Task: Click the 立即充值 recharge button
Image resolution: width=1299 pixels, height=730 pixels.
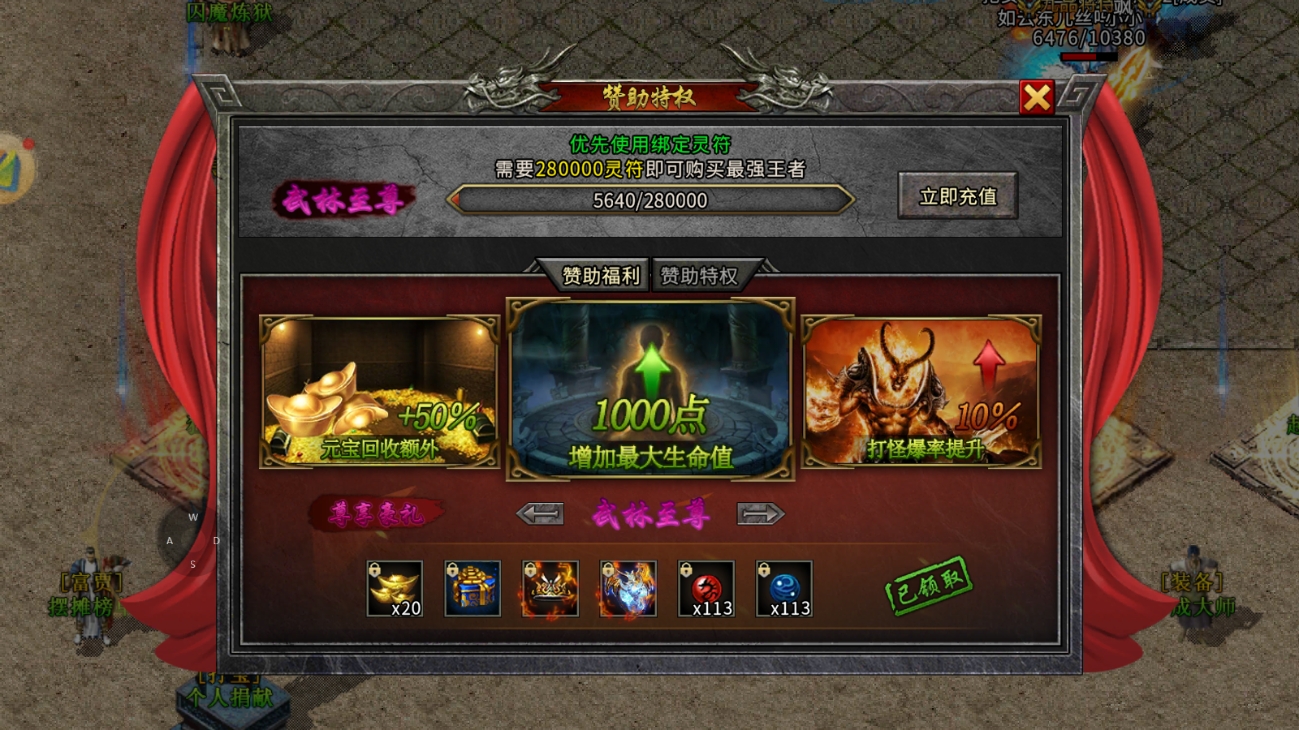Action: (x=957, y=196)
